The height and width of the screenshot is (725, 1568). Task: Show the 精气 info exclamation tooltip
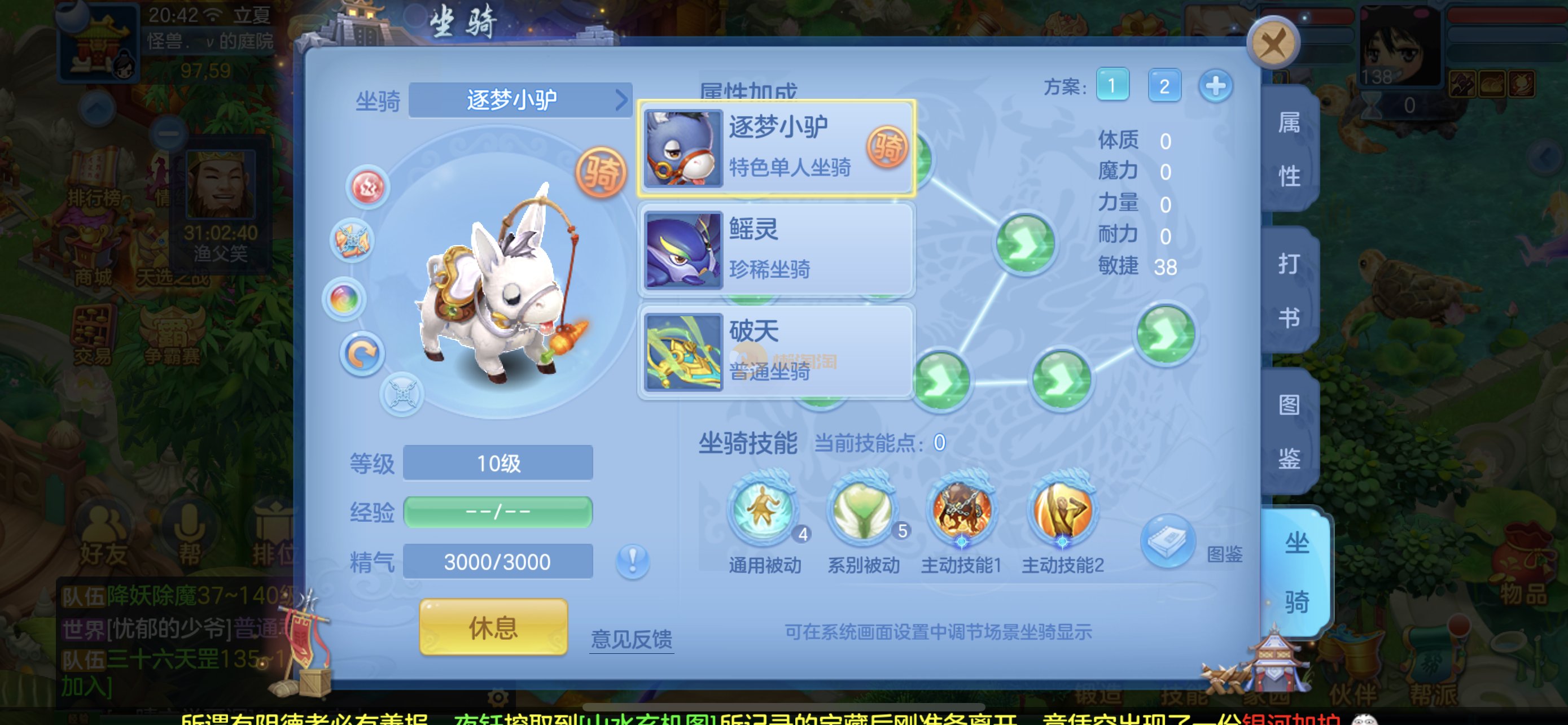pyautogui.click(x=632, y=561)
